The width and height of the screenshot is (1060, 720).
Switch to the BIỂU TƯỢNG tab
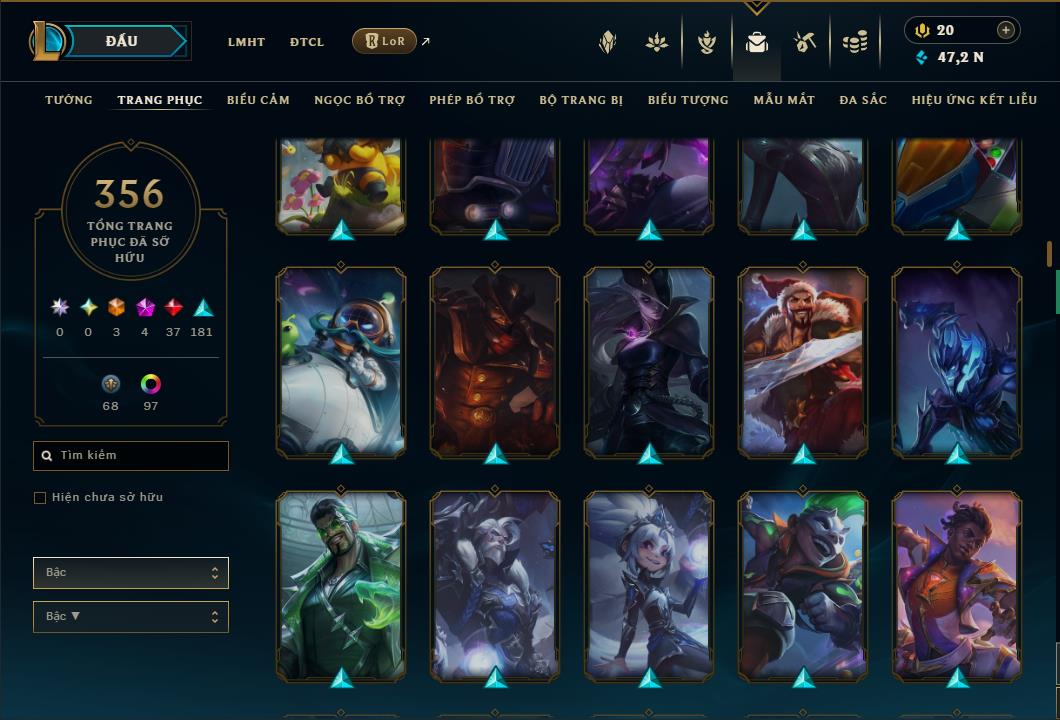pyautogui.click(x=688, y=100)
